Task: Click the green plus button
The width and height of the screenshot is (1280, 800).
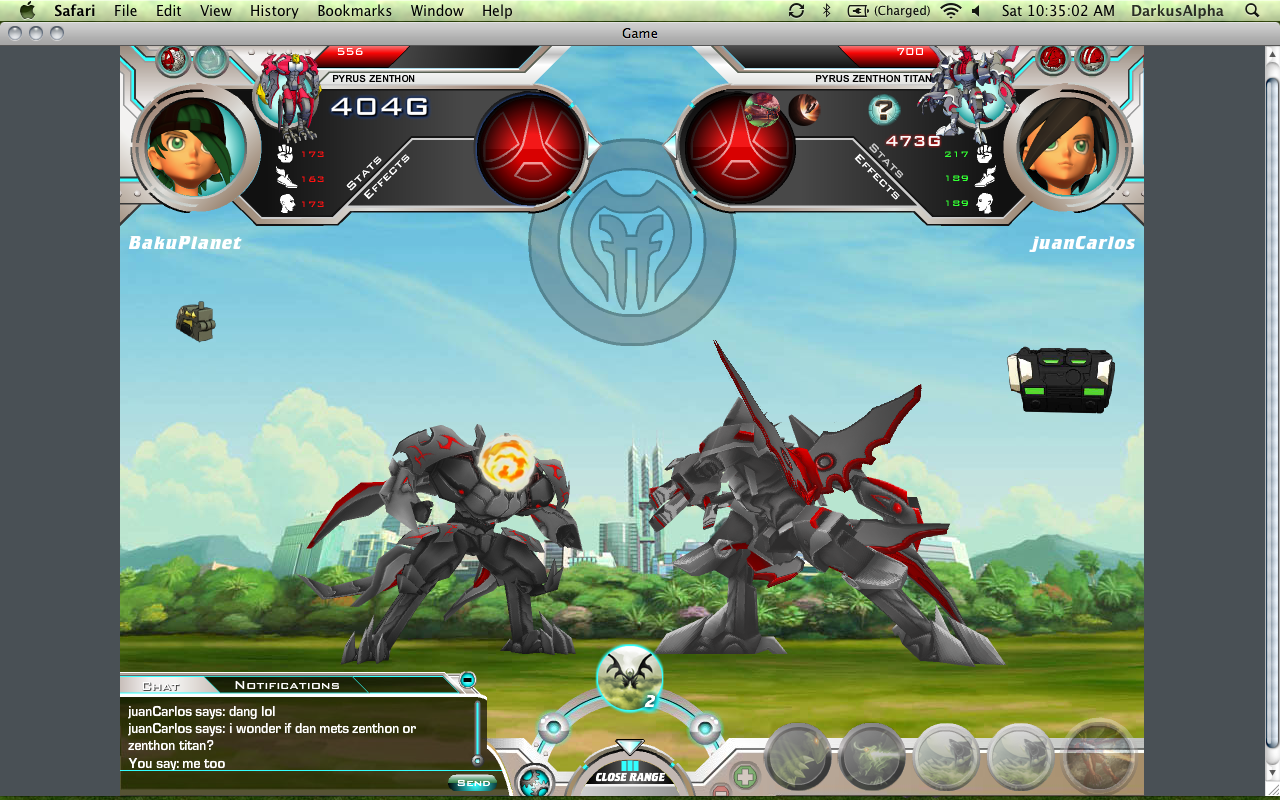Action: tap(745, 776)
